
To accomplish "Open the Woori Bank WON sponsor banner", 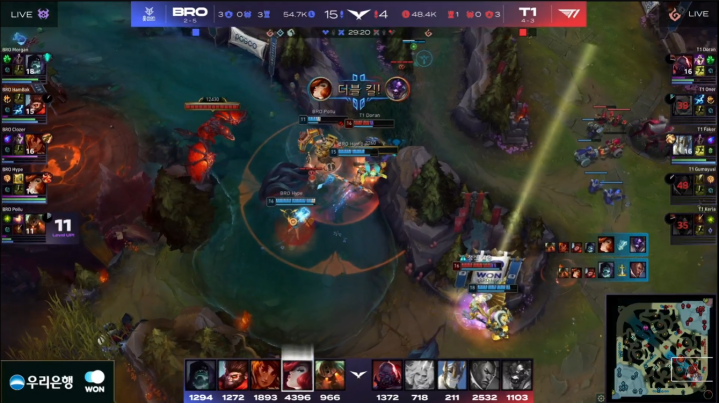I will [x=57, y=382].
